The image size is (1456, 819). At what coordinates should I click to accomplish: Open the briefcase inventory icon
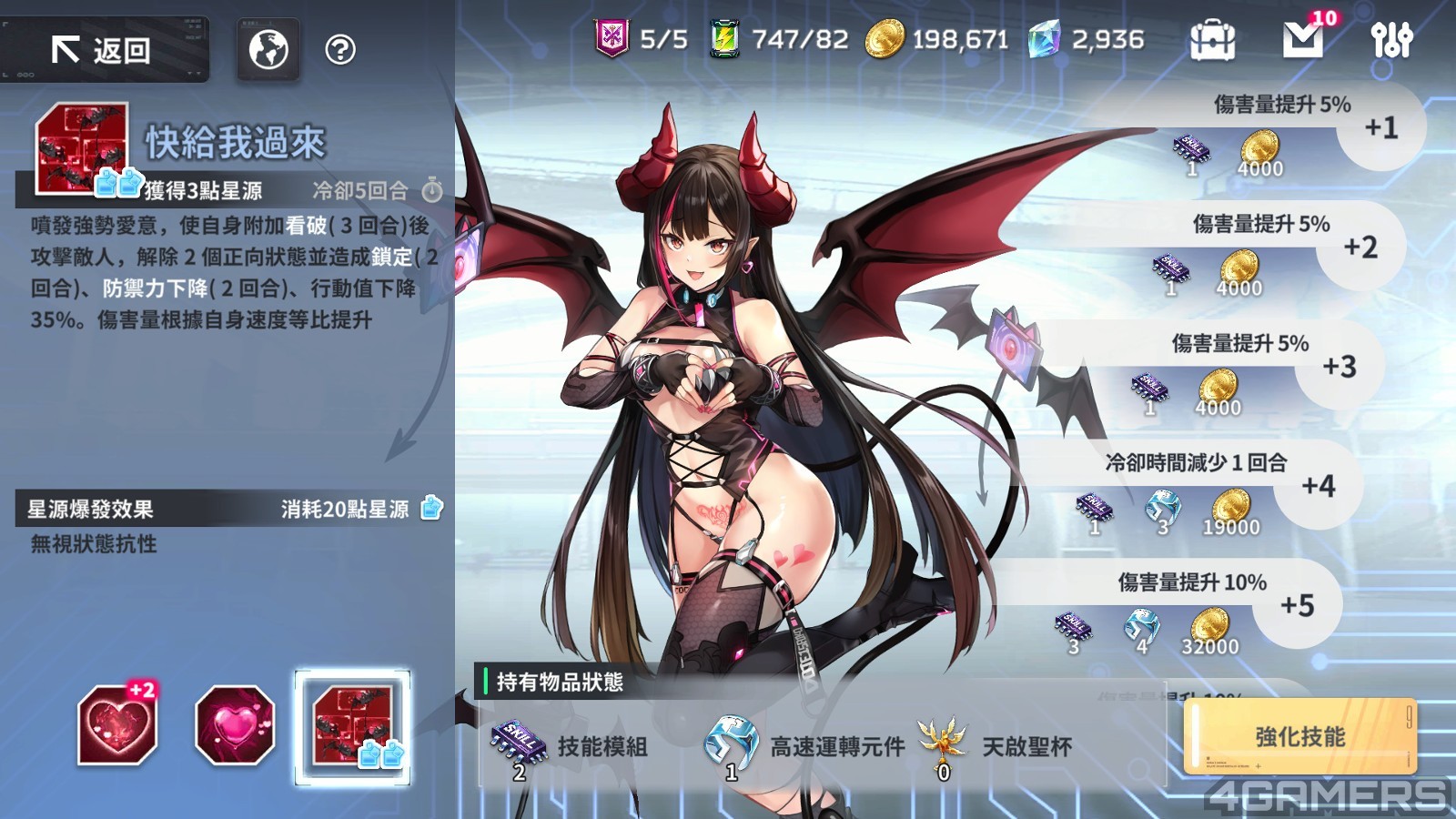(x=1212, y=40)
